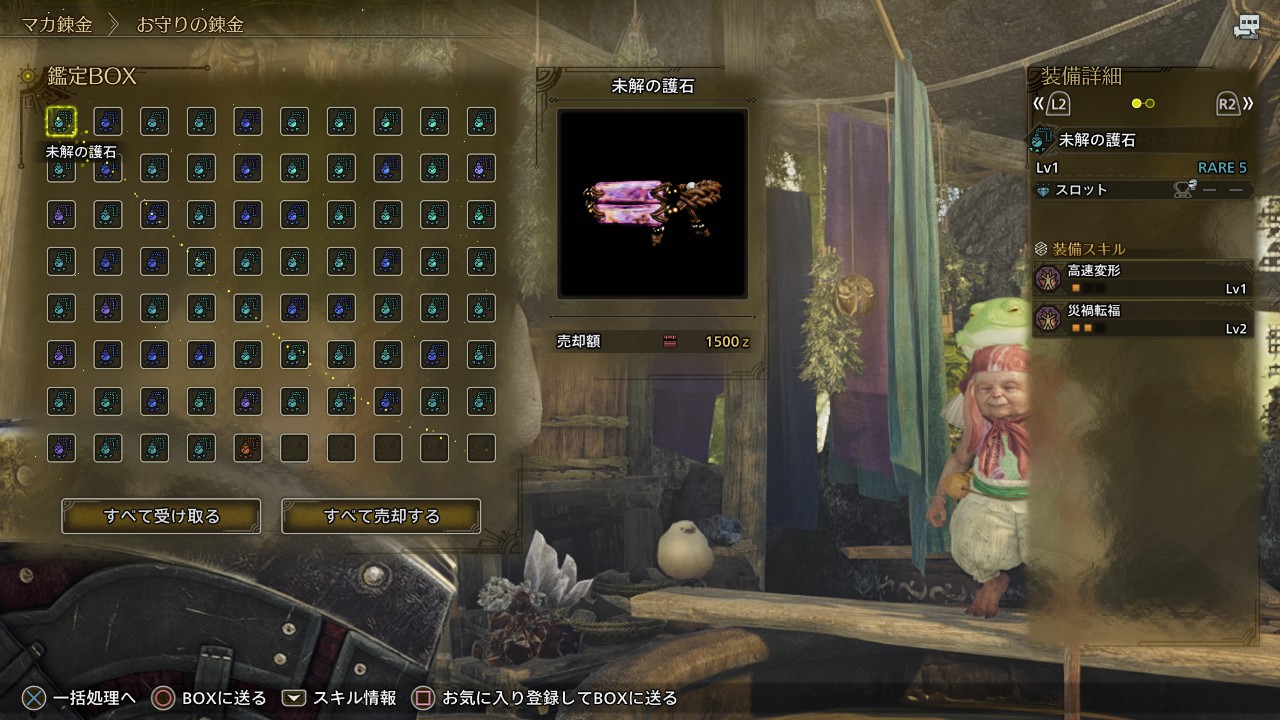Show the 高速変形 skill row

(x=1142, y=279)
